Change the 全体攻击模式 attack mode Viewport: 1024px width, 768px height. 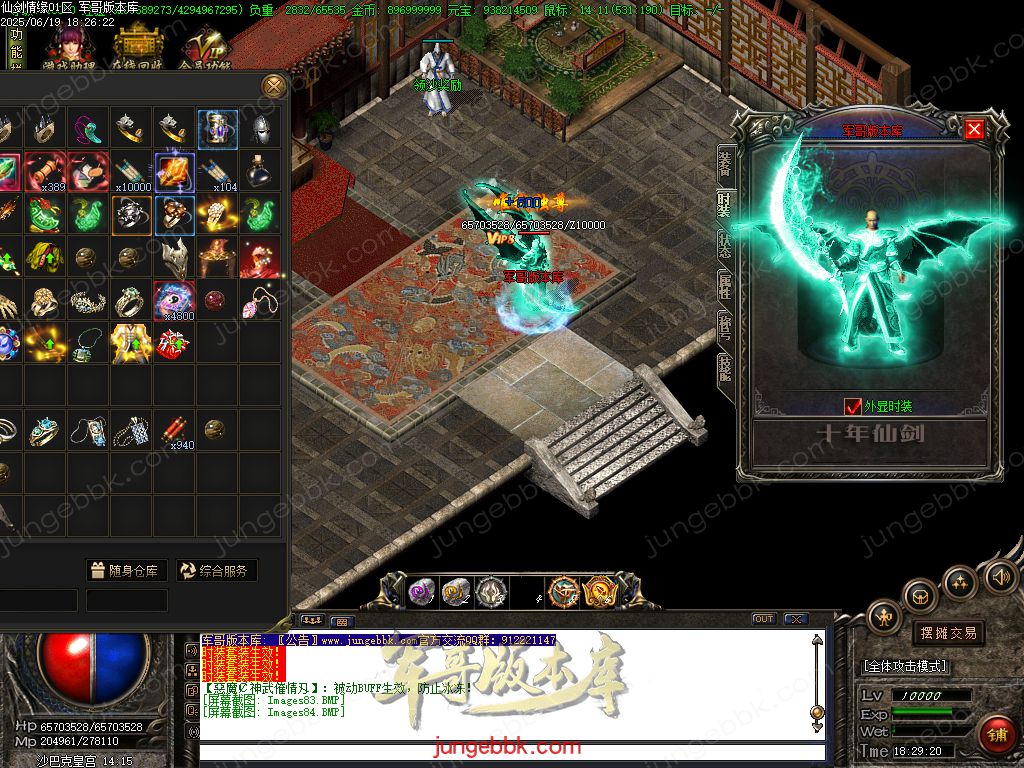click(x=905, y=666)
